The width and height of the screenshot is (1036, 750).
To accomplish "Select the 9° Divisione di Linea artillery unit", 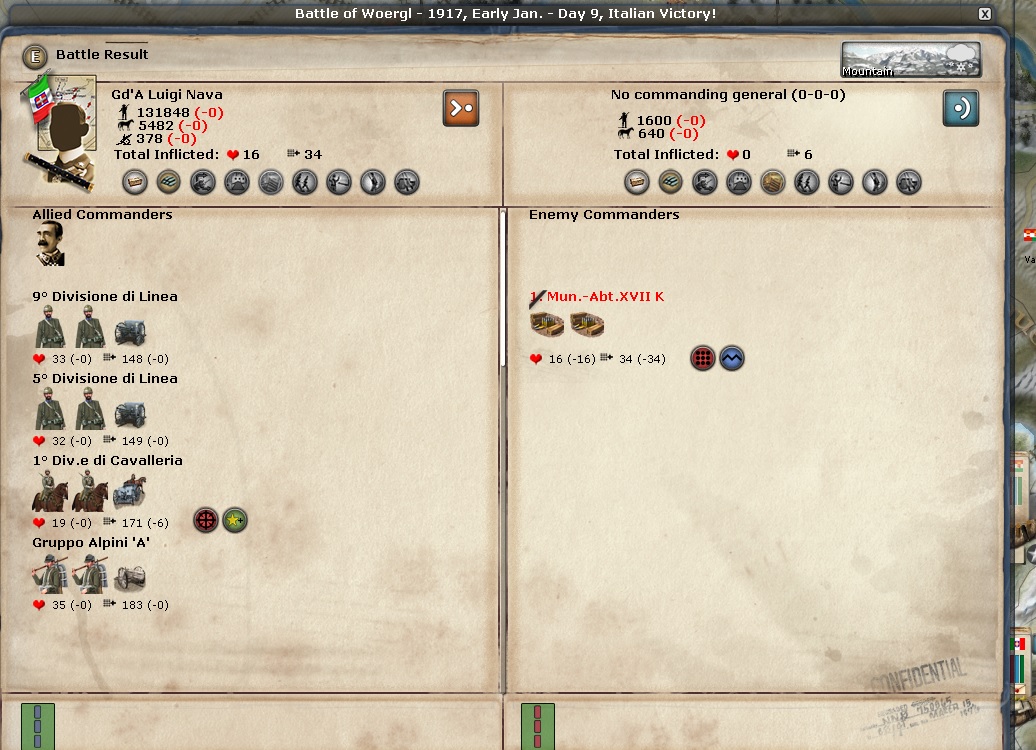I will coord(130,333).
